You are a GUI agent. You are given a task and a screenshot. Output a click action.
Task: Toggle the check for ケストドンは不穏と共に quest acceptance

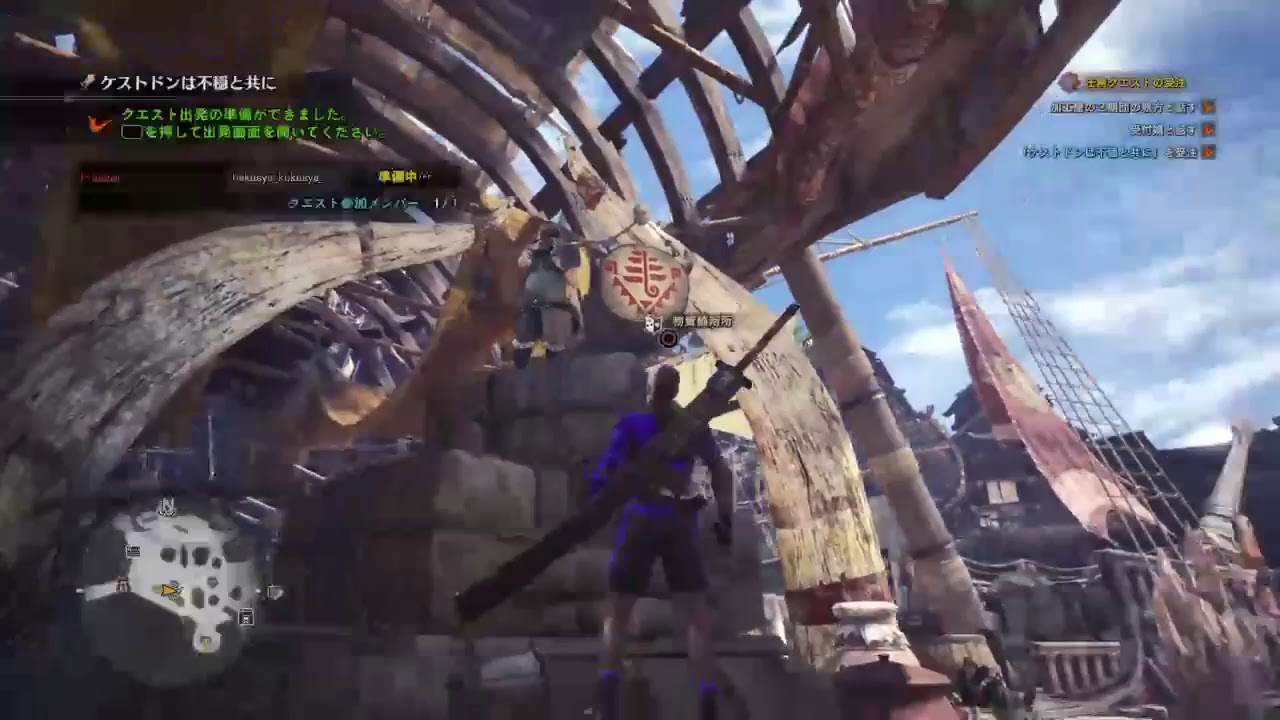[x=1207, y=151]
